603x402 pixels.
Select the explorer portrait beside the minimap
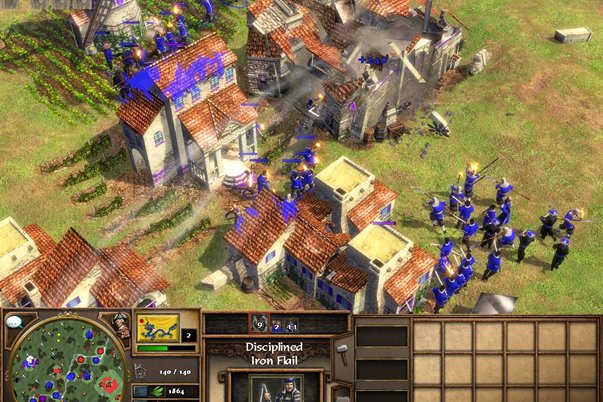121,328
